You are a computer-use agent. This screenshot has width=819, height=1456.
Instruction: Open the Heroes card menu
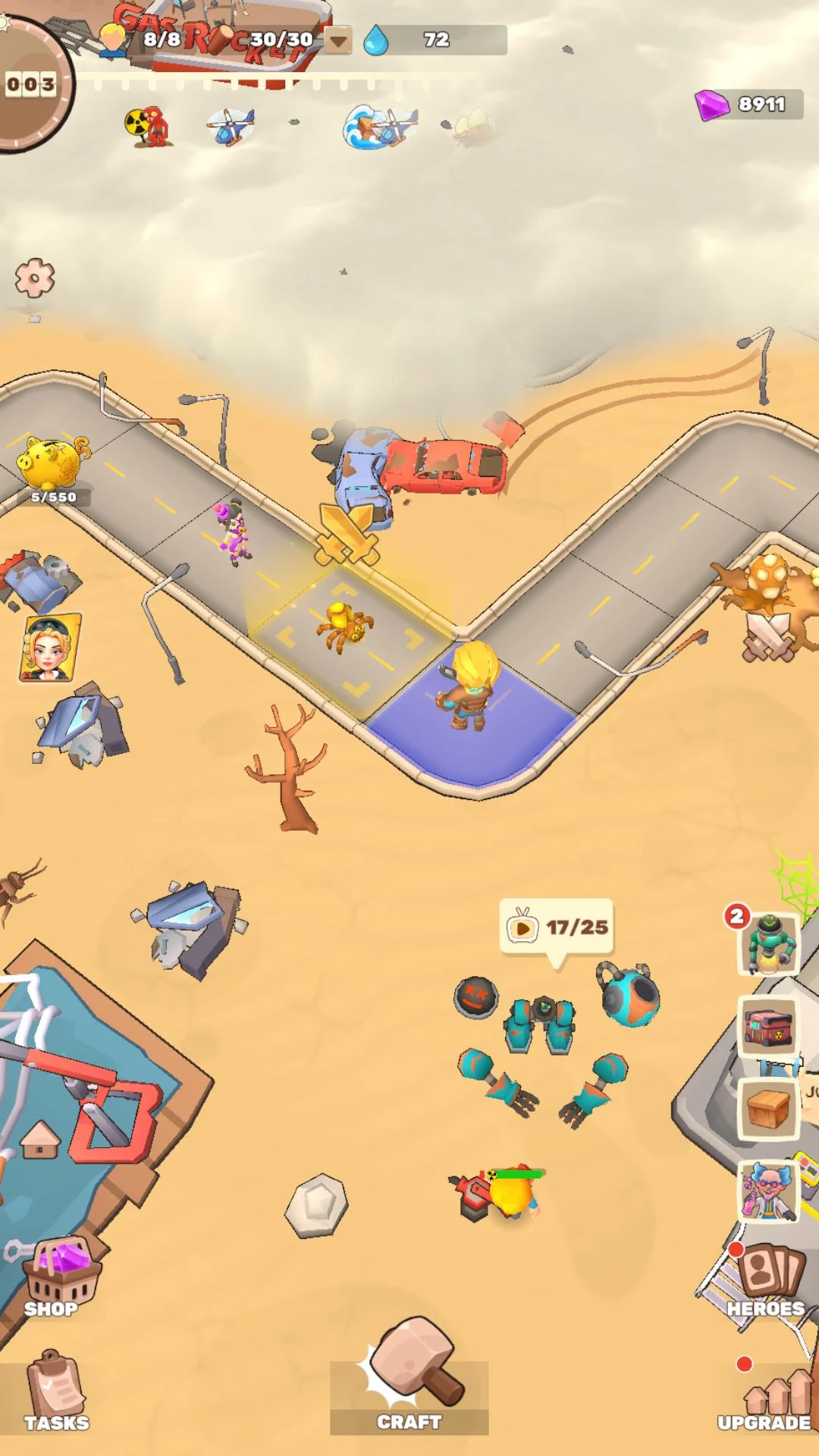pos(766,1280)
